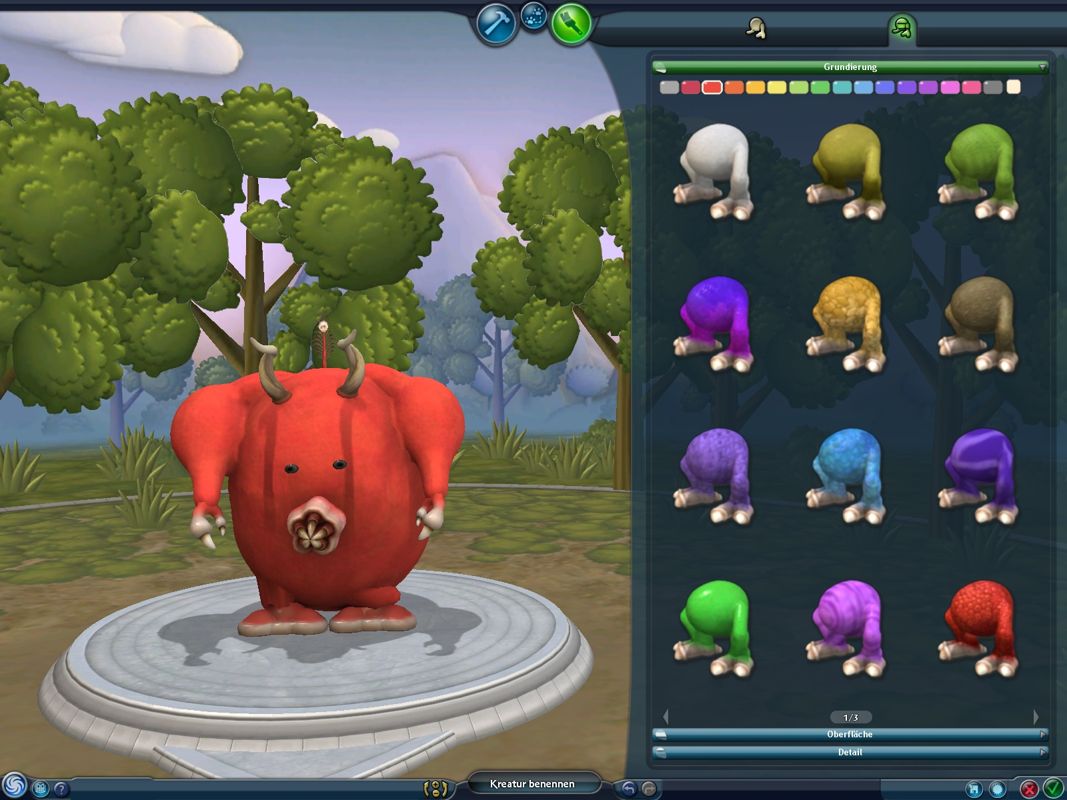
Task: Expand the Oberfläche section
Action: point(849,734)
